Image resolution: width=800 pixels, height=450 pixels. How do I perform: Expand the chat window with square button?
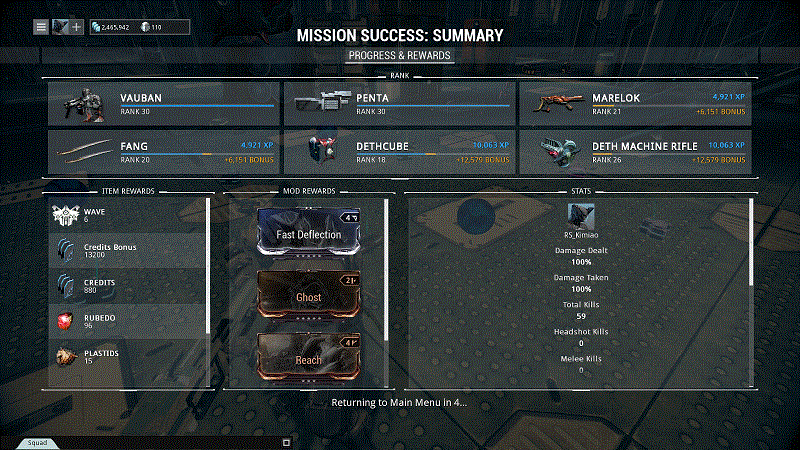[x=286, y=441]
